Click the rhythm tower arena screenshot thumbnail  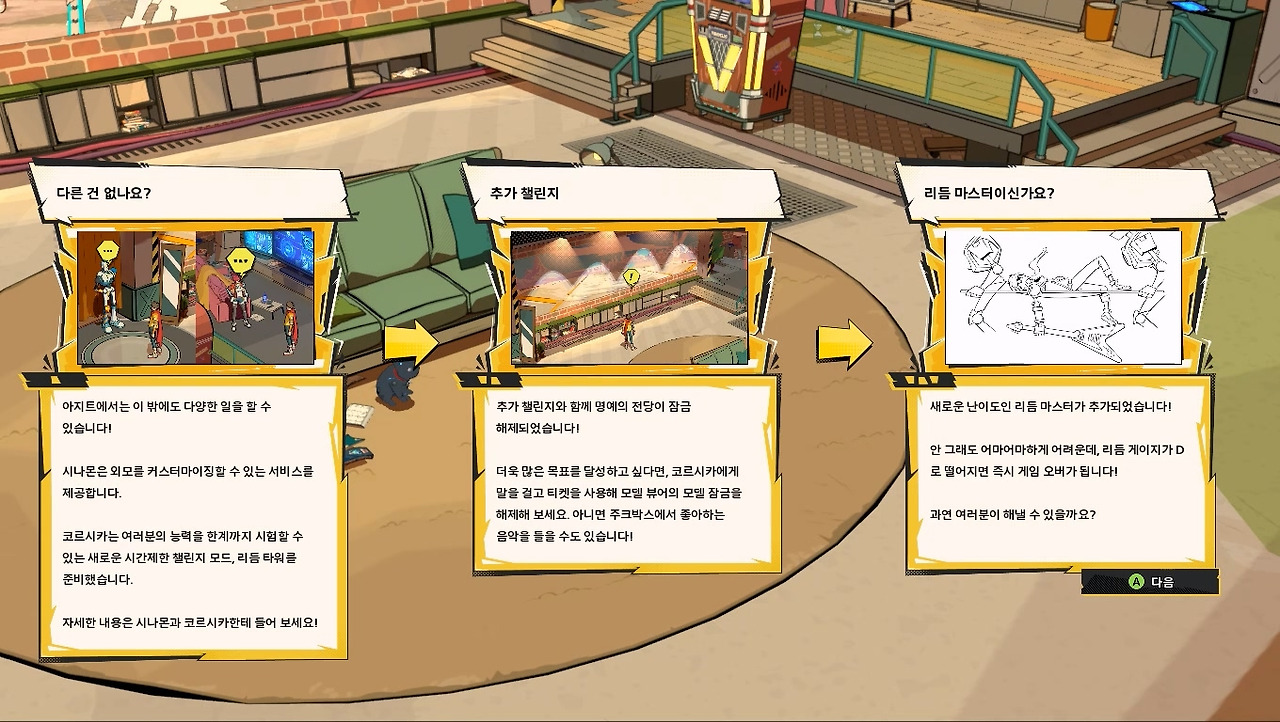point(629,297)
